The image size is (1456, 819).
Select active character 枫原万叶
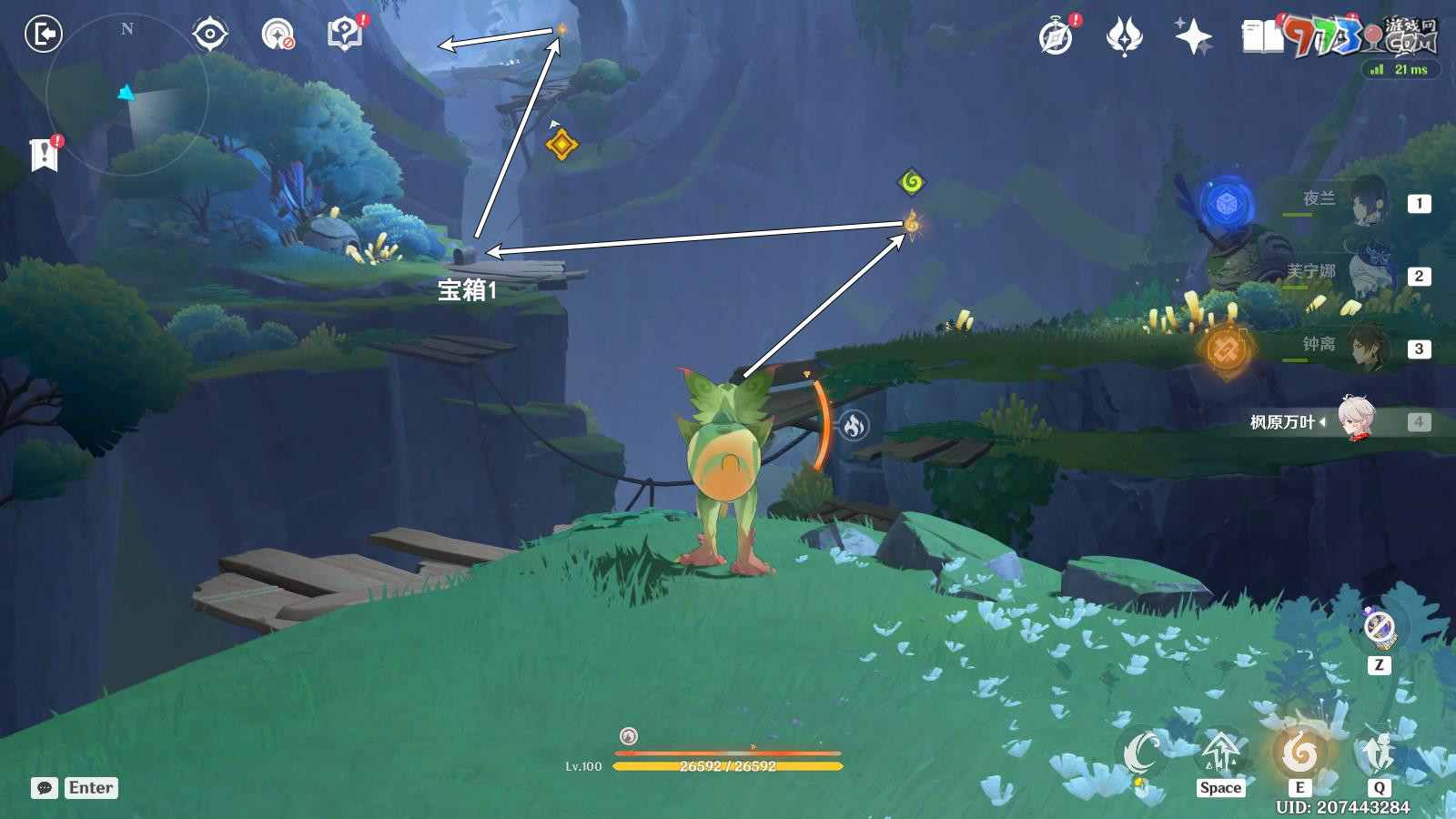coord(1358,420)
